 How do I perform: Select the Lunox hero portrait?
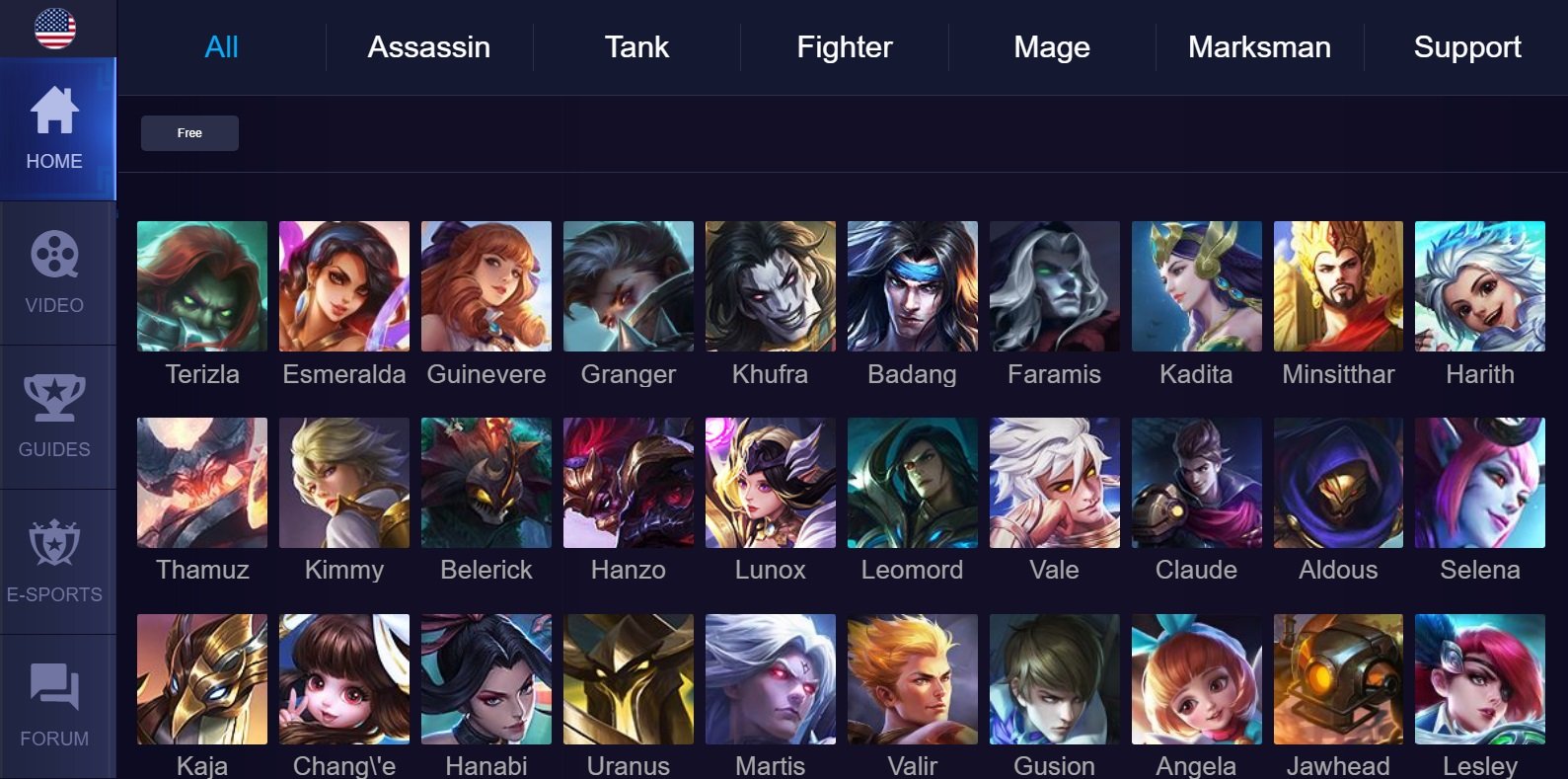771,483
